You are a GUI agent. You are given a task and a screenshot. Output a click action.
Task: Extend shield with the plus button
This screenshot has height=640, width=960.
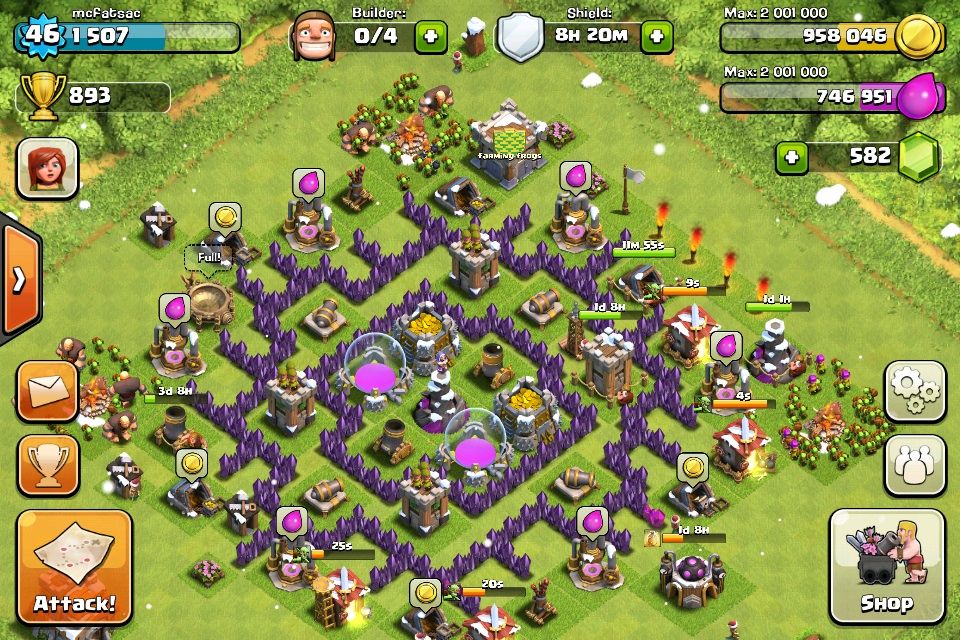click(x=657, y=37)
